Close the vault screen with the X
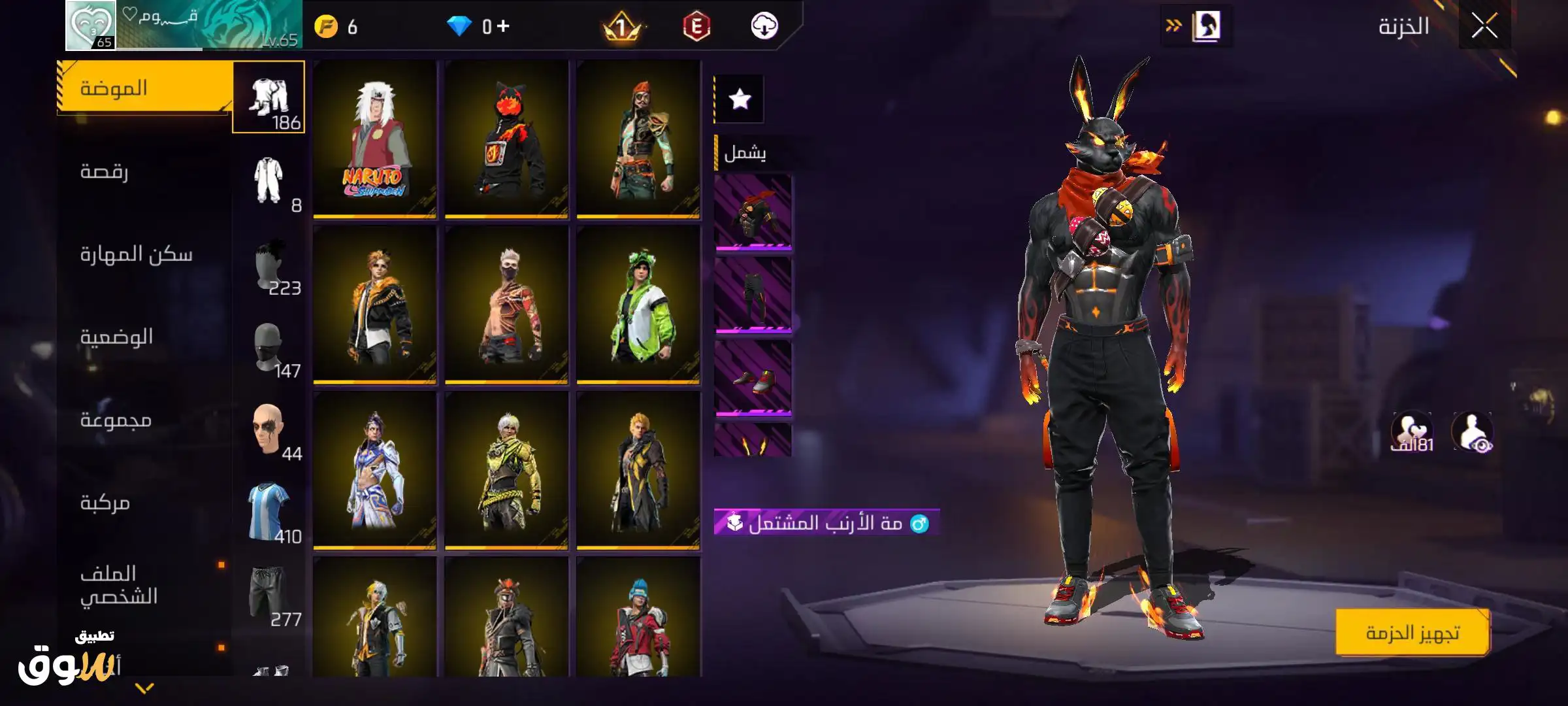 [1484, 27]
